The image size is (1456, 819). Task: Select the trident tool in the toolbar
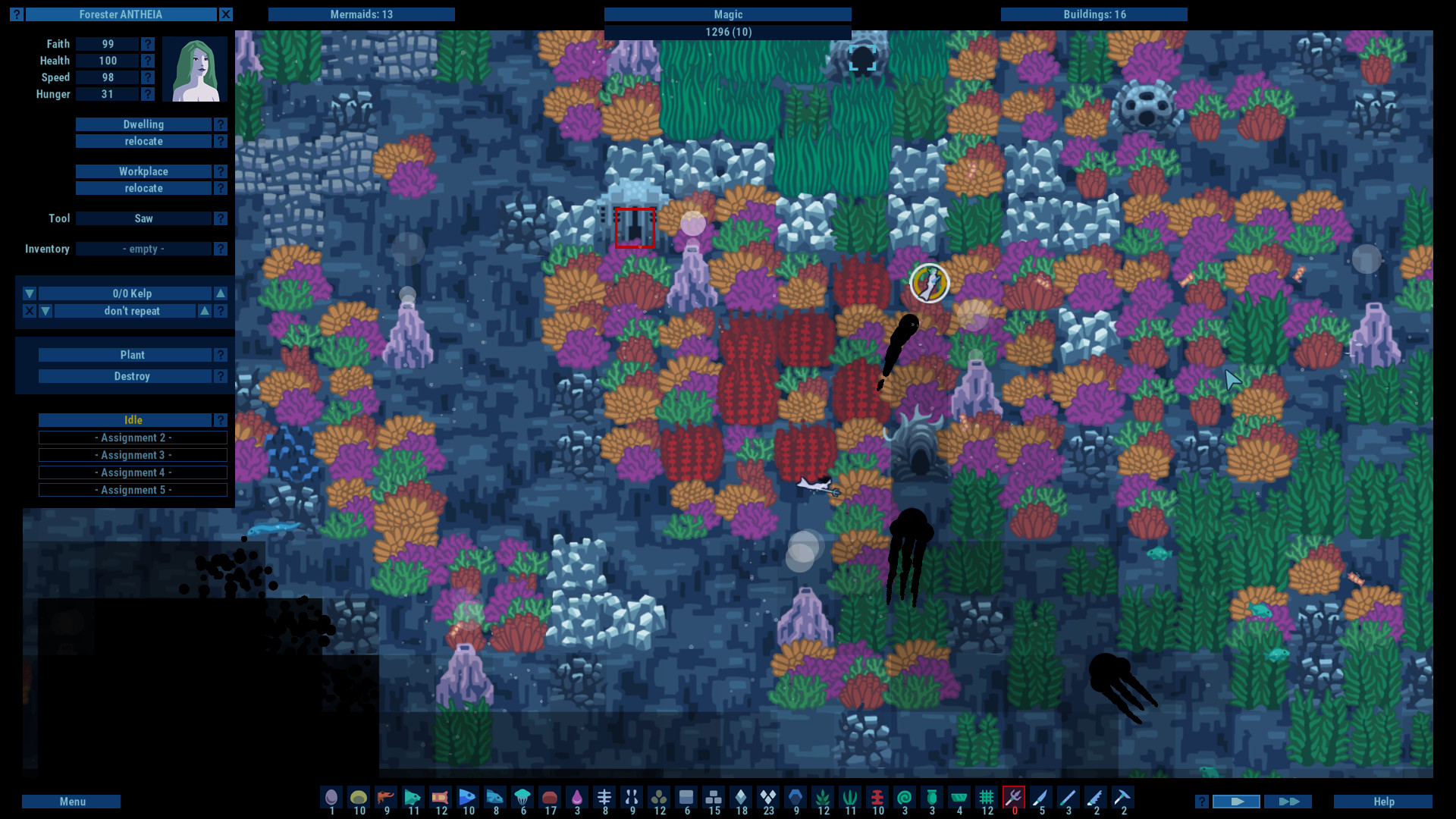pyautogui.click(x=1014, y=798)
